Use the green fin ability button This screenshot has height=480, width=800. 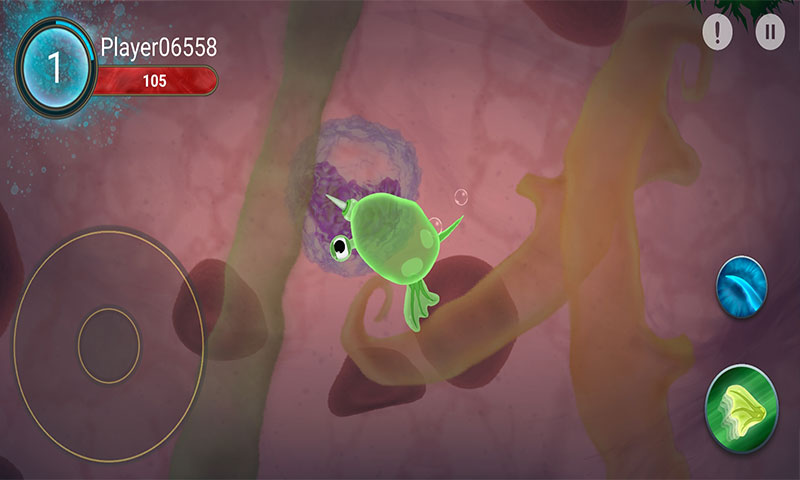point(742,408)
